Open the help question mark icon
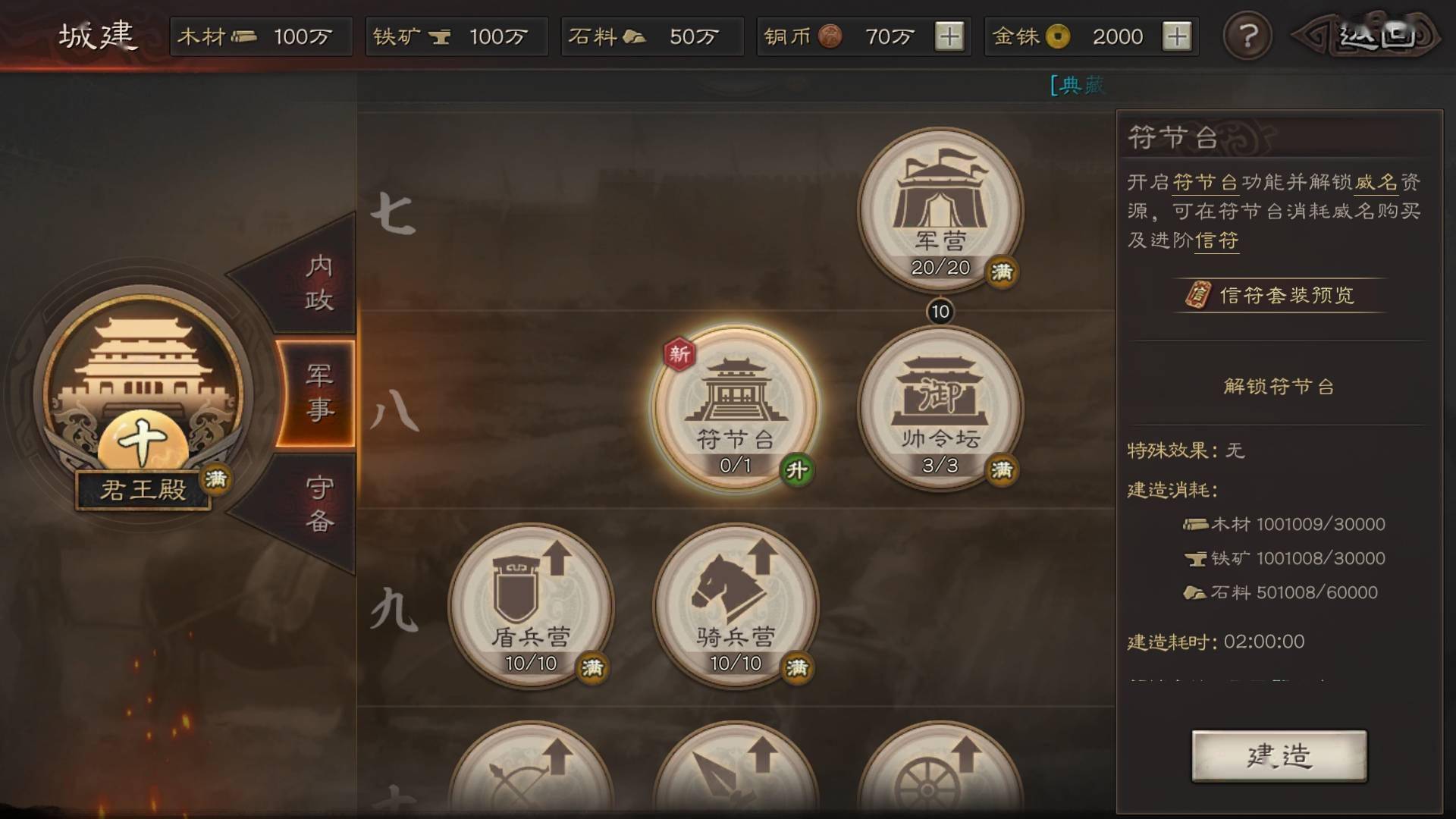The height and width of the screenshot is (819, 1456). pyautogui.click(x=1247, y=36)
